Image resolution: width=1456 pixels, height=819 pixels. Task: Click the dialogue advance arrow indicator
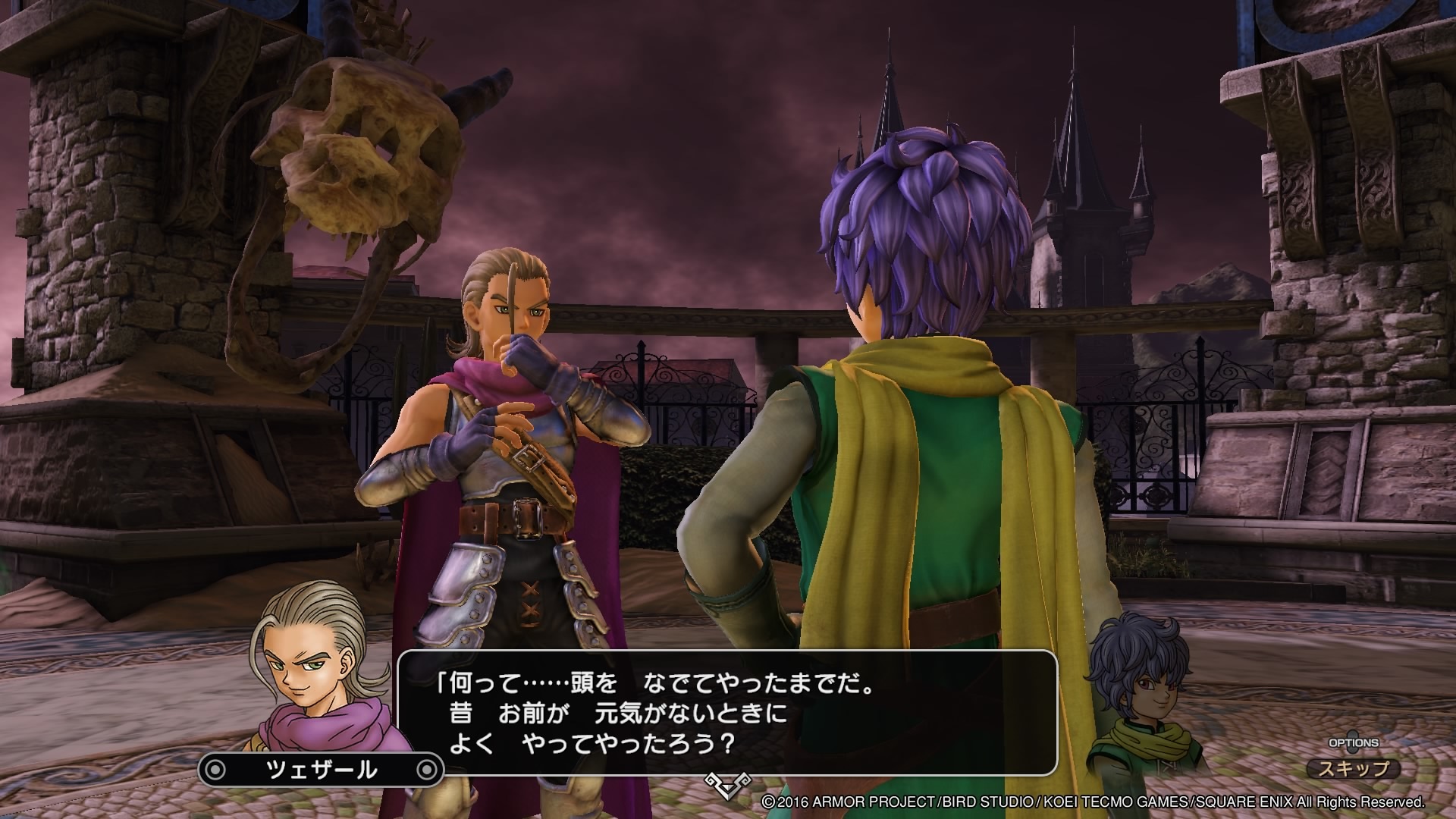[726, 784]
